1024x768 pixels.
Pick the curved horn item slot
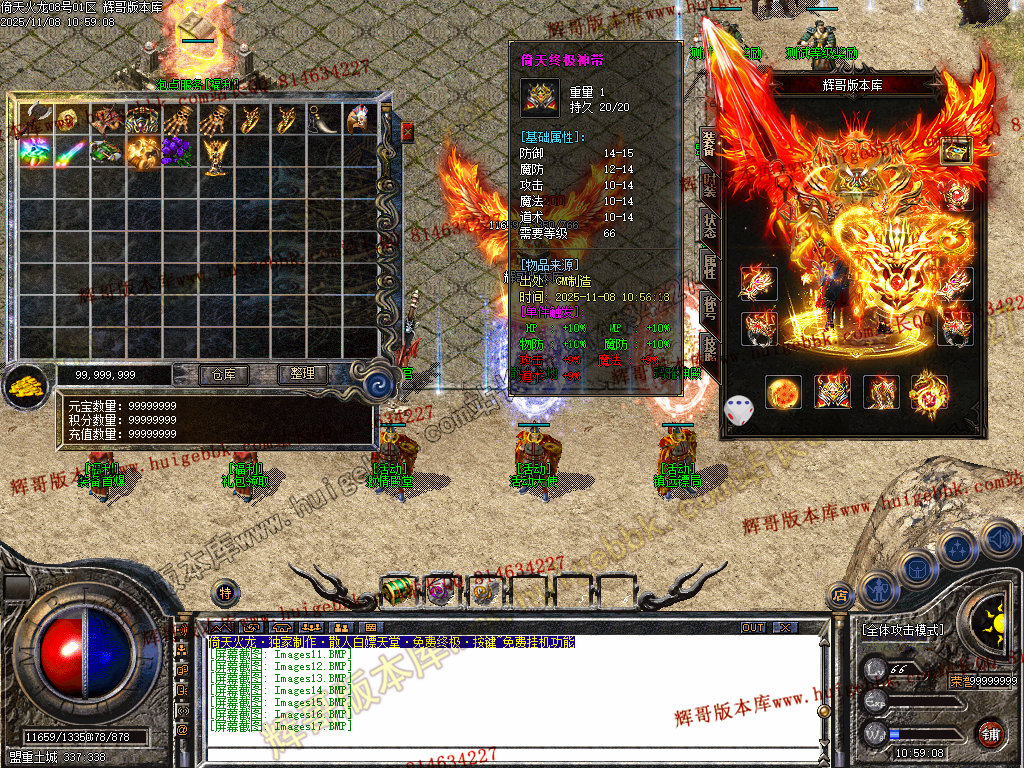[x=322, y=120]
